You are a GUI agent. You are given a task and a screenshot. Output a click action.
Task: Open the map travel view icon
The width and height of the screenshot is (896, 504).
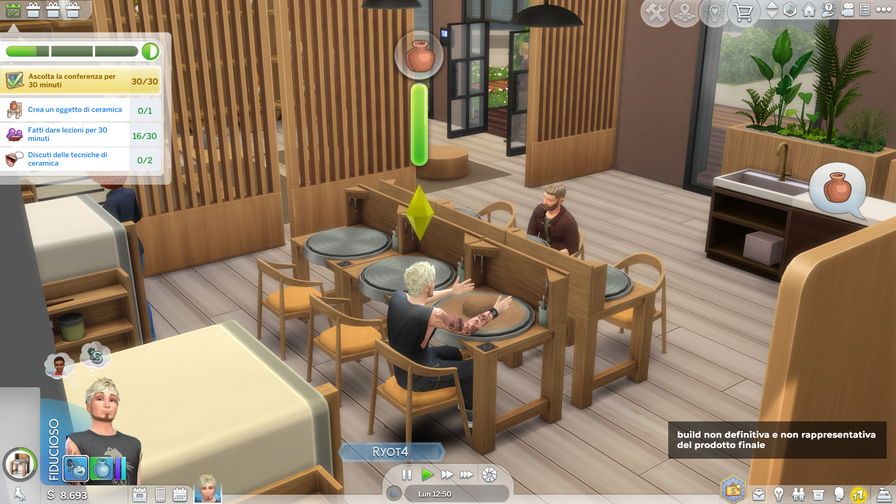click(685, 13)
